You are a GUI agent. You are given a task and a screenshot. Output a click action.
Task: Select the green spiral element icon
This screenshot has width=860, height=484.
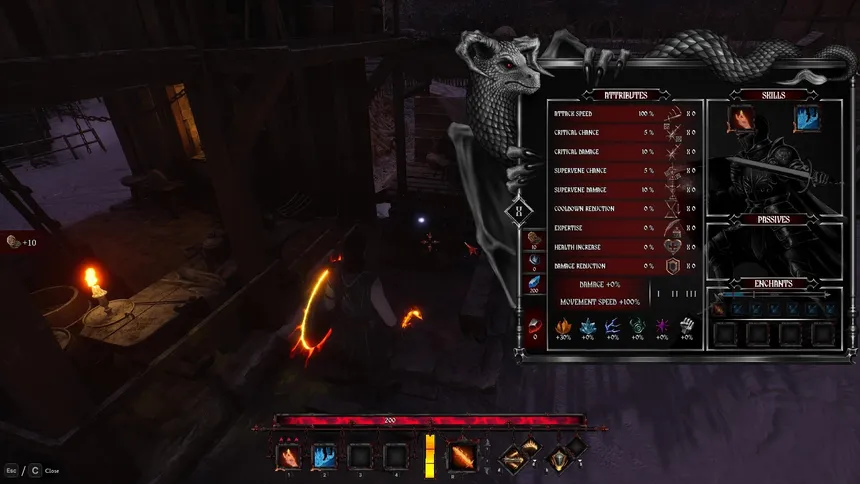point(637,326)
